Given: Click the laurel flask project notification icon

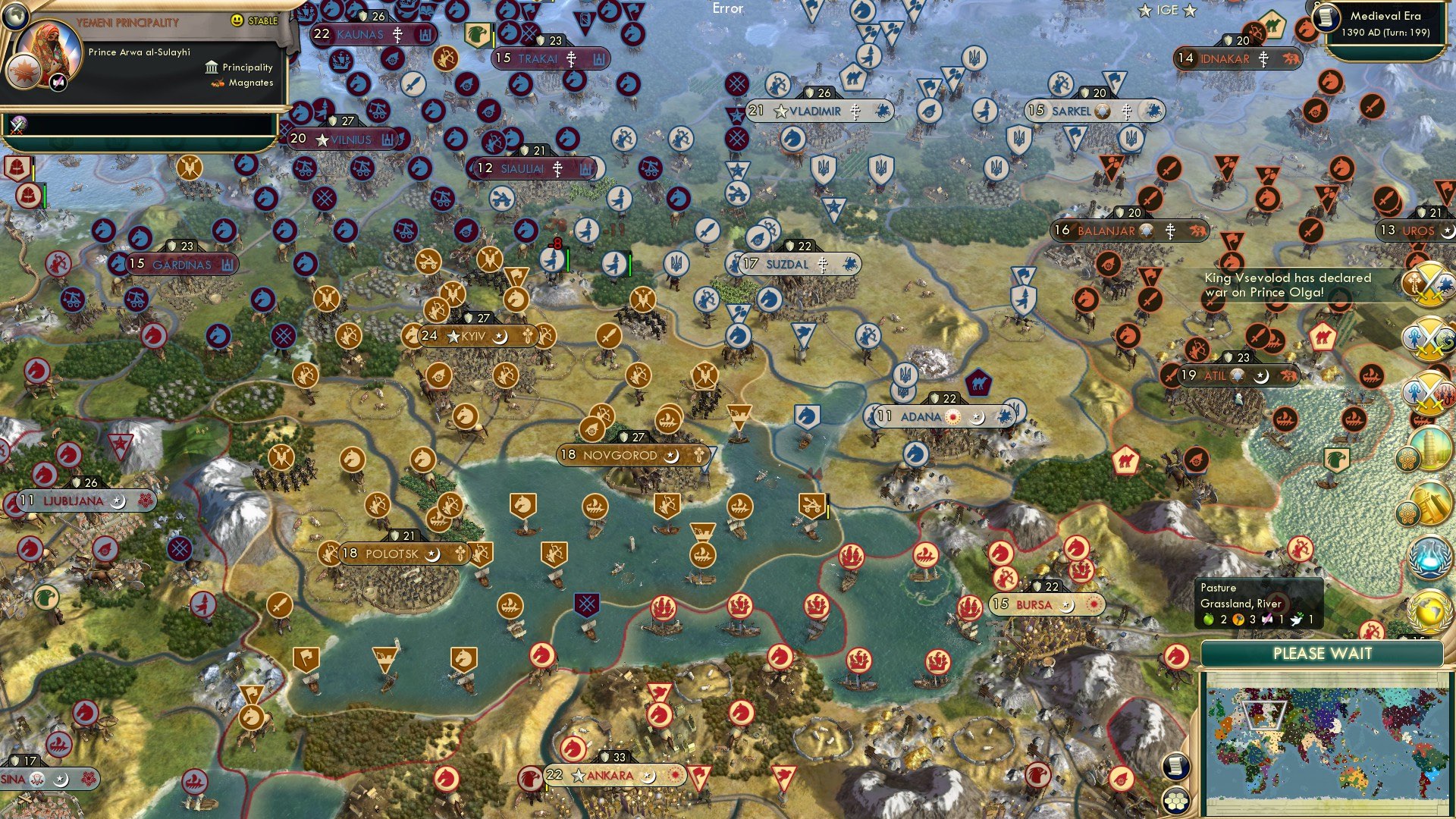Looking at the screenshot, I should [x=1429, y=556].
